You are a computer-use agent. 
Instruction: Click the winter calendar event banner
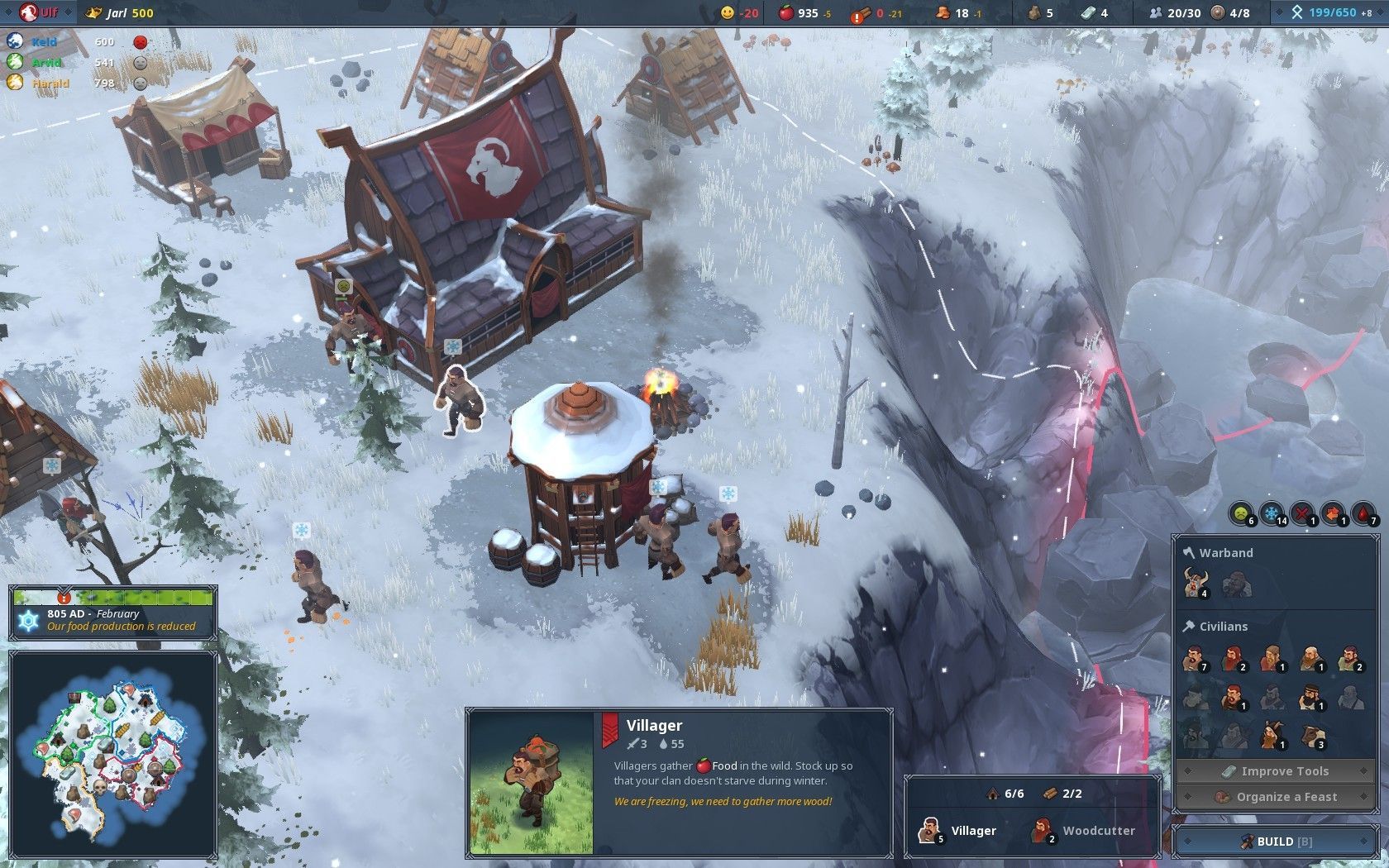click(x=113, y=619)
